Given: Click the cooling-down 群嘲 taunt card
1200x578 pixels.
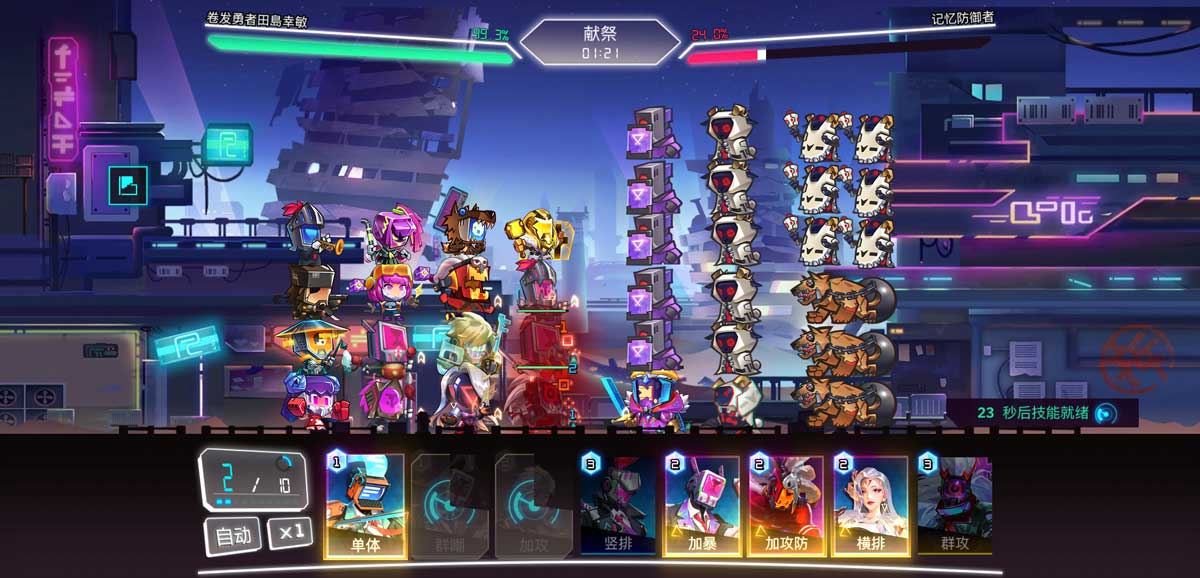Looking at the screenshot, I should [449, 505].
